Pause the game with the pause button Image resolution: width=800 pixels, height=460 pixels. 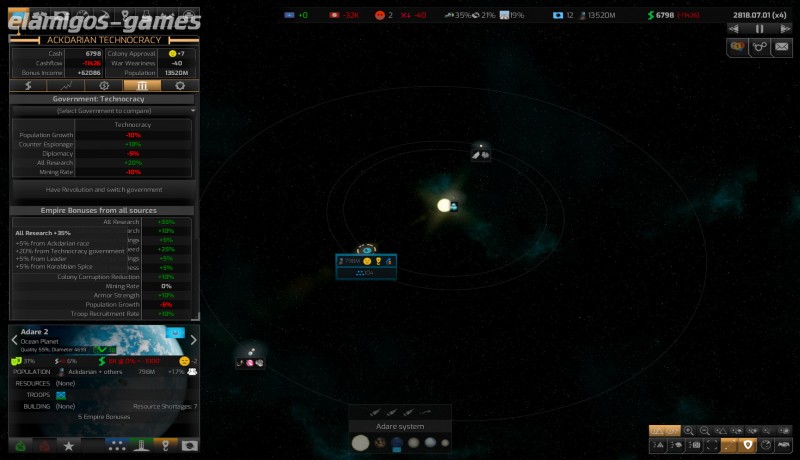tap(760, 29)
